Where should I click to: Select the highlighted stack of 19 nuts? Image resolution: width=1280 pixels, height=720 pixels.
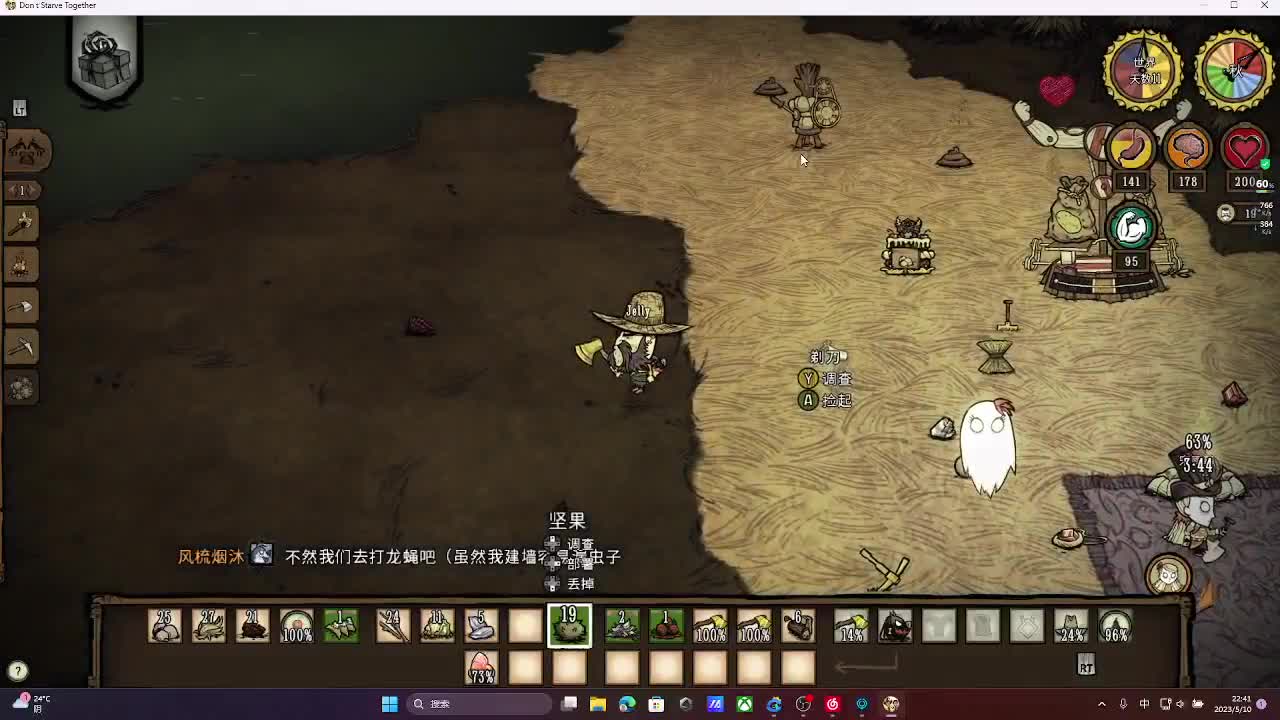(x=569, y=625)
